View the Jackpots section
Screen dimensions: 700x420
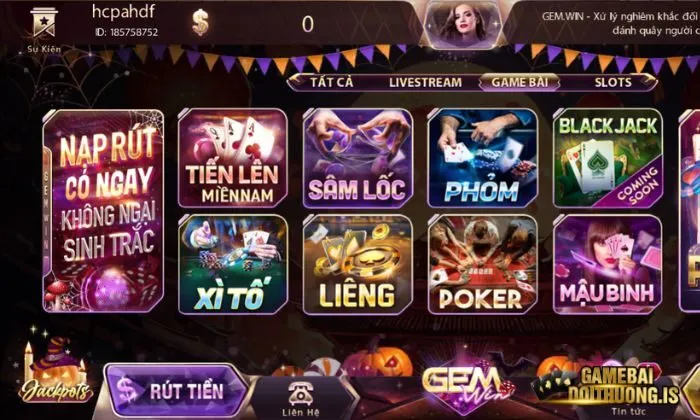tap(55, 375)
